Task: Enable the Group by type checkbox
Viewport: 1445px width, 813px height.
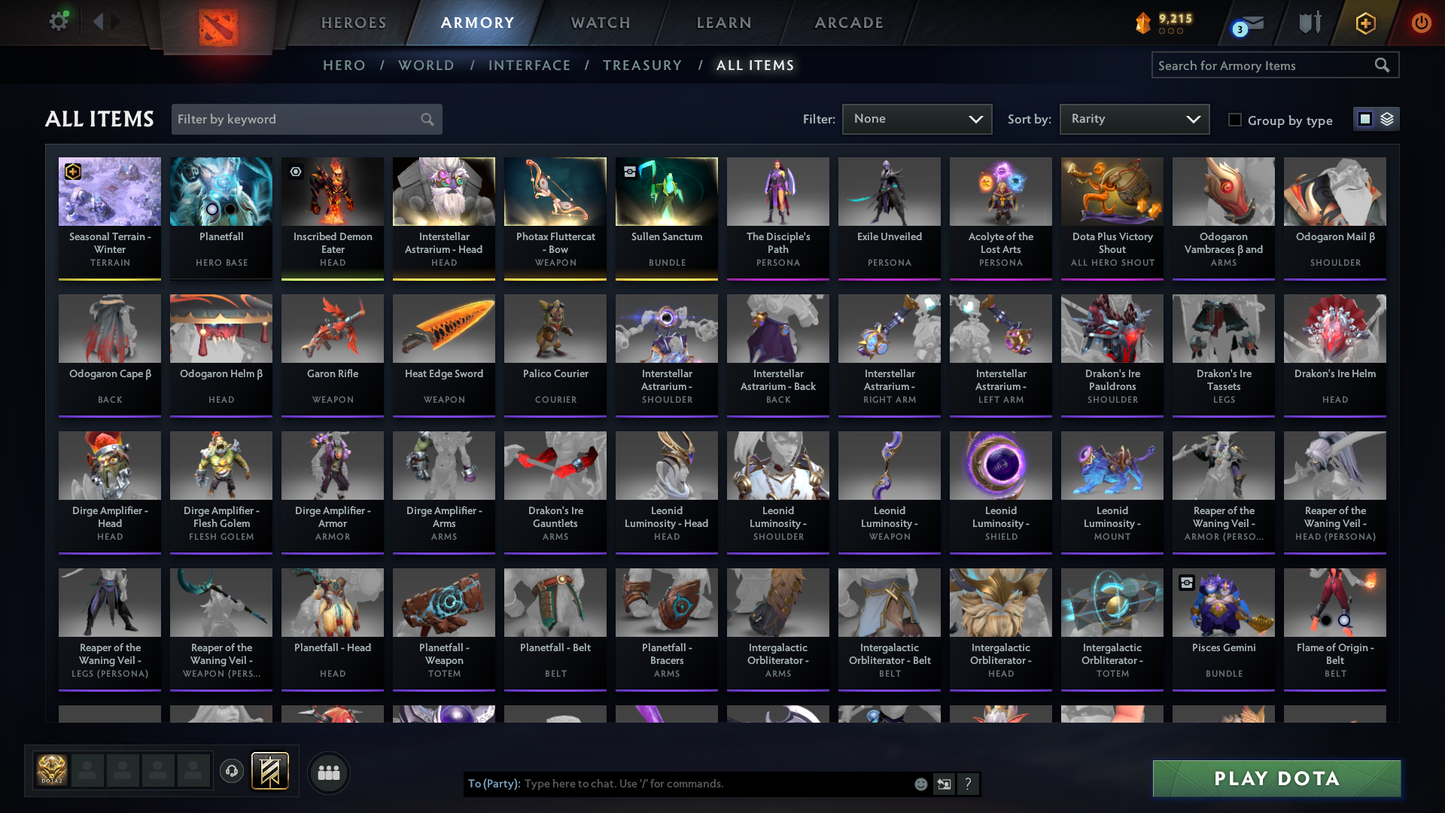Action: [x=1235, y=120]
